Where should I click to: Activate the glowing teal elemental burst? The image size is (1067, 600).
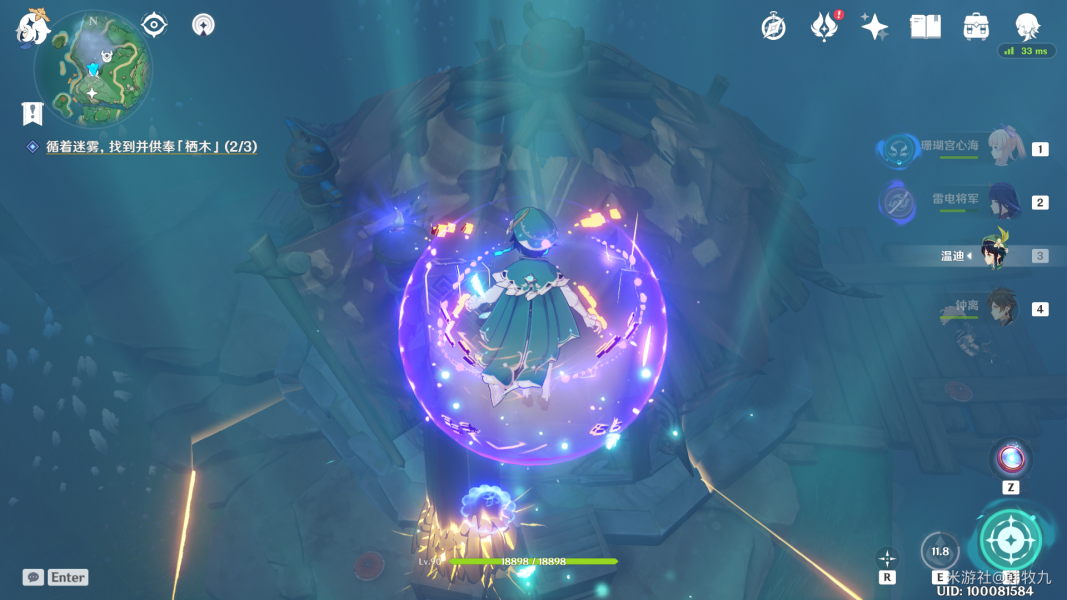coord(1010,540)
